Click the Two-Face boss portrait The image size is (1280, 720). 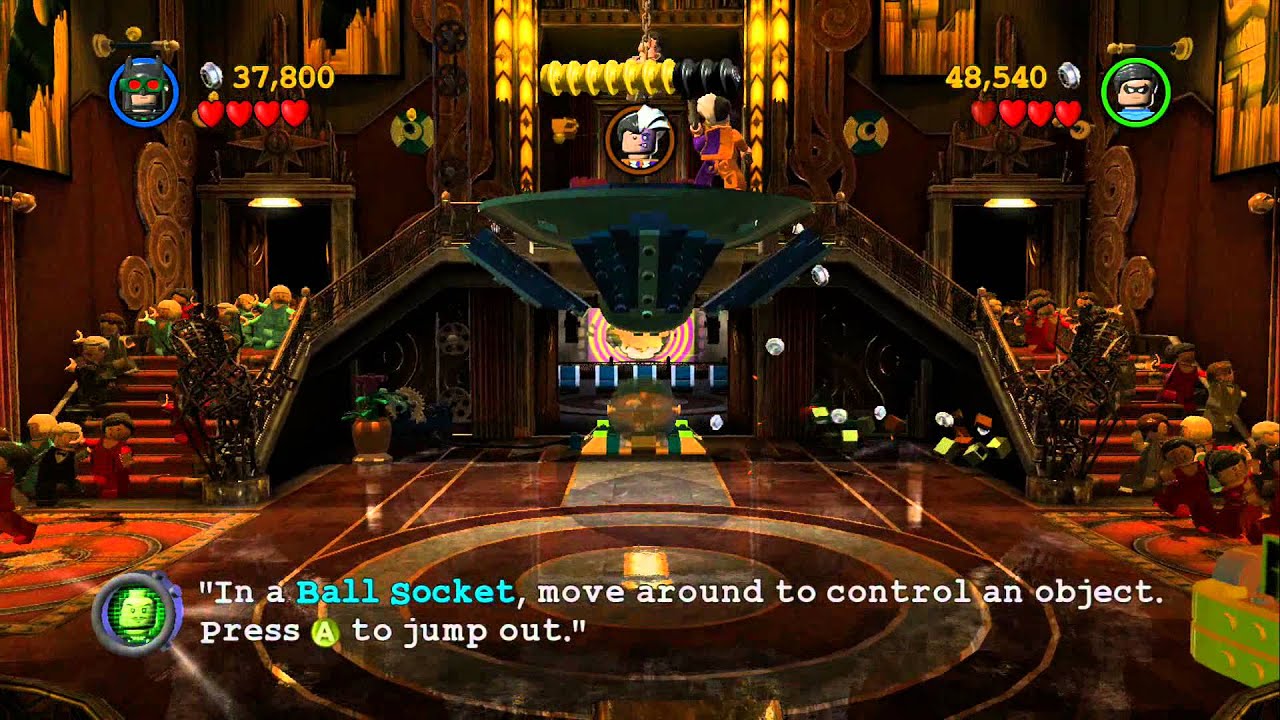pyautogui.click(x=639, y=138)
